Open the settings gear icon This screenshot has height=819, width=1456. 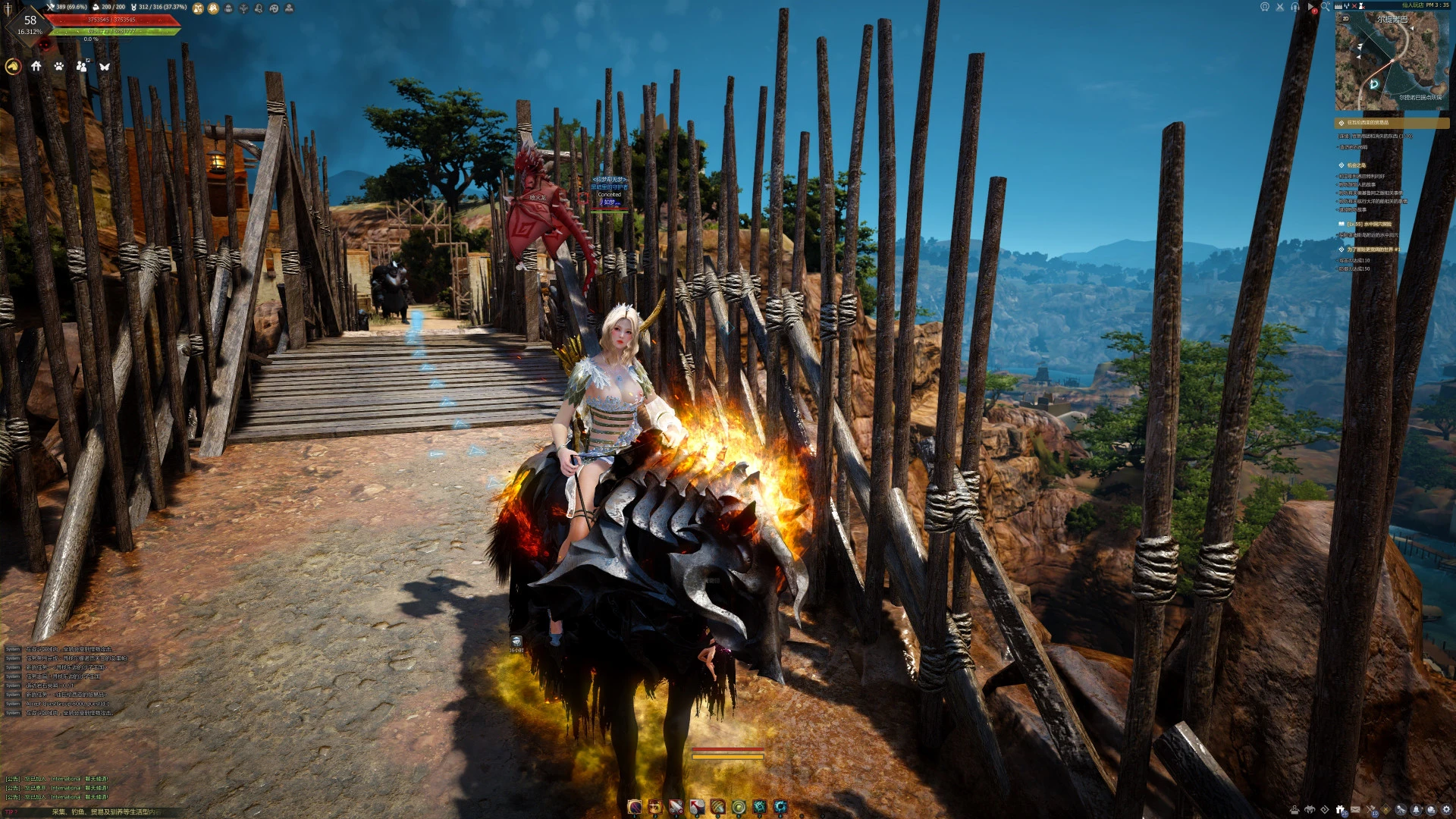coord(1446,810)
